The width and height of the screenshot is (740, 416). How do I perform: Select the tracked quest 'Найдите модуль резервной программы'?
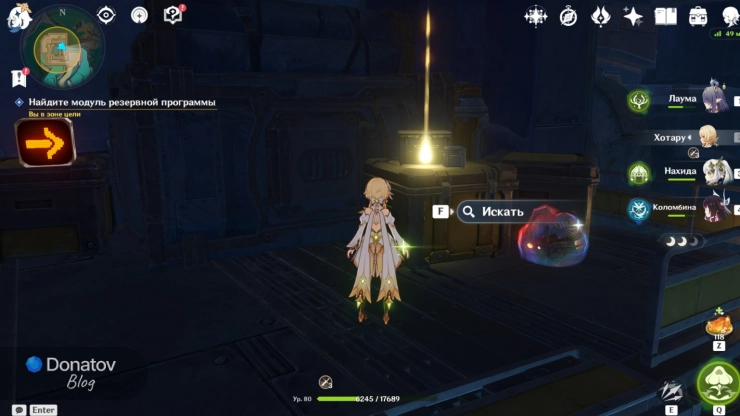tap(121, 102)
